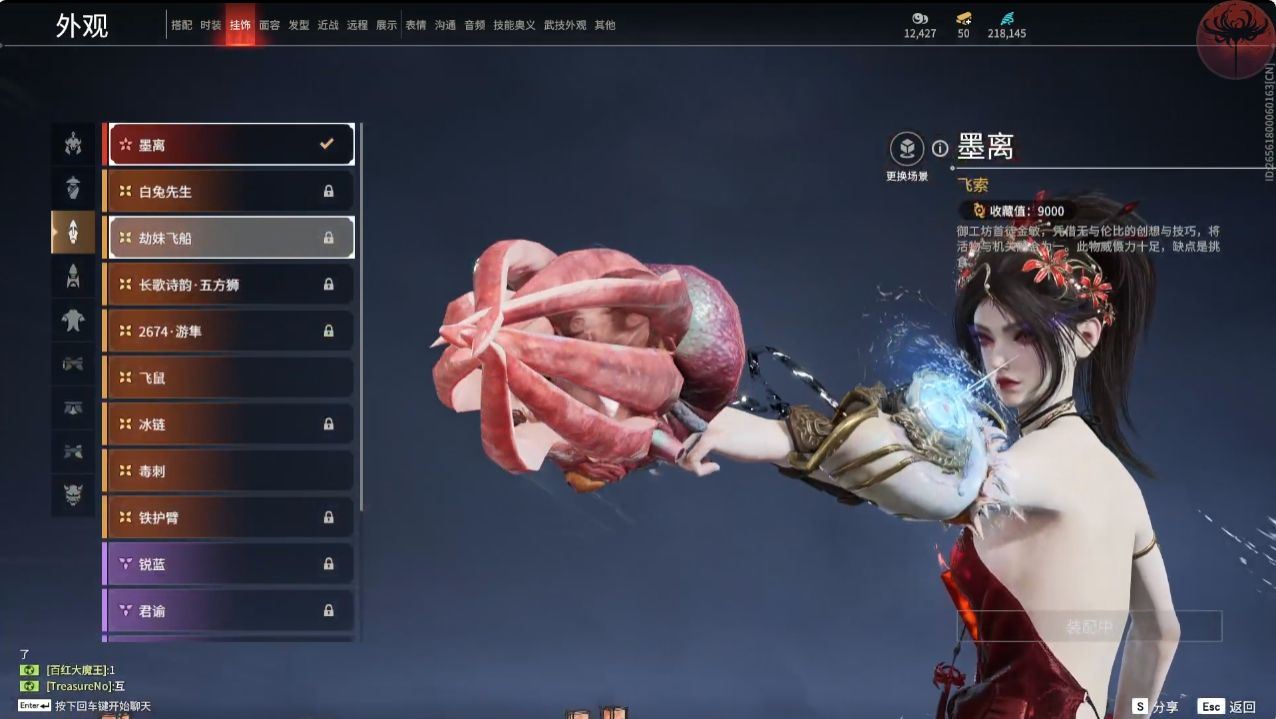Image resolution: width=1276 pixels, height=719 pixels.
Task: Pick the 飞鼠 accessory
Action: click(x=230, y=377)
